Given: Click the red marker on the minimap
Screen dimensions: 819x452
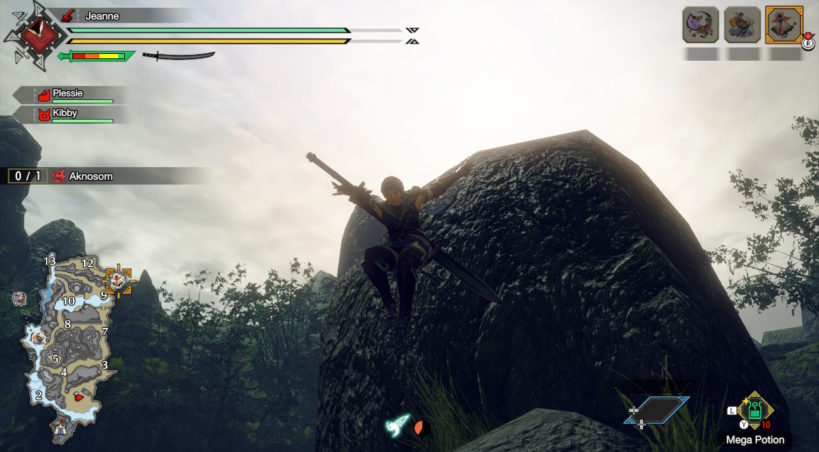Looking at the screenshot, I should 79,397.
